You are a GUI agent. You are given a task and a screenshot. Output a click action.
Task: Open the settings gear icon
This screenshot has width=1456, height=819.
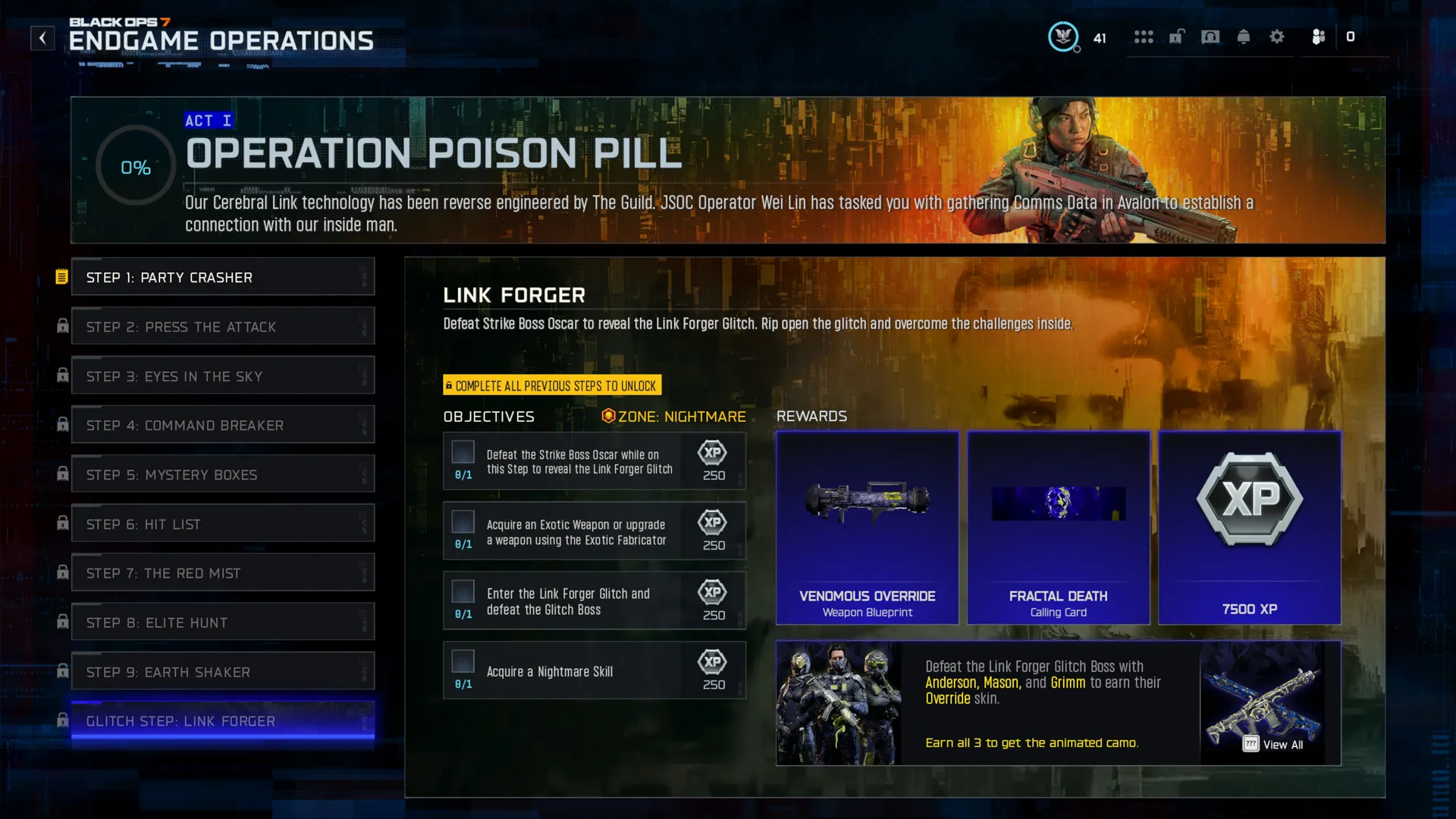click(1277, 36)
